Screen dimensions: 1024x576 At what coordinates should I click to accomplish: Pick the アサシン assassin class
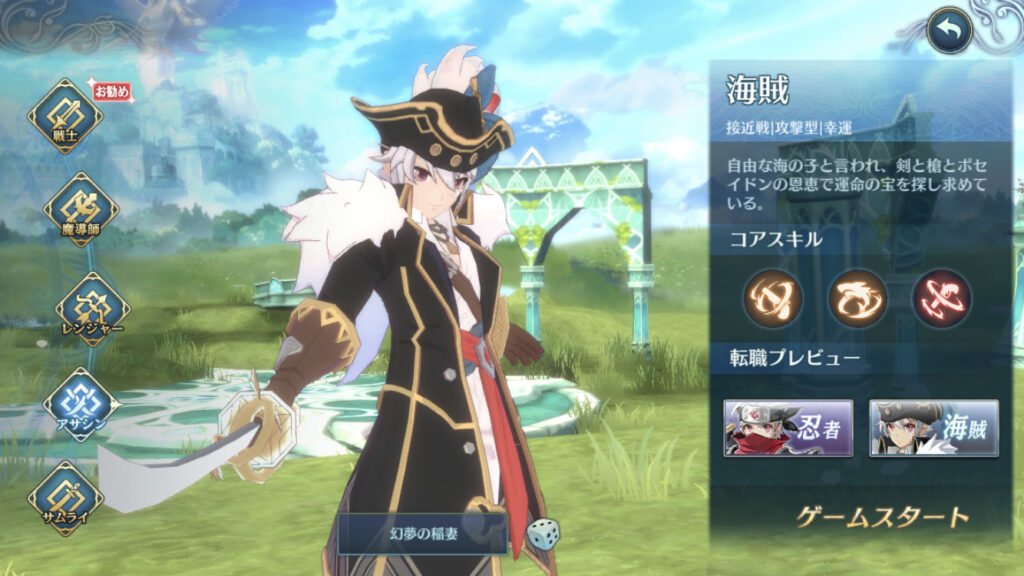[80, 404]
